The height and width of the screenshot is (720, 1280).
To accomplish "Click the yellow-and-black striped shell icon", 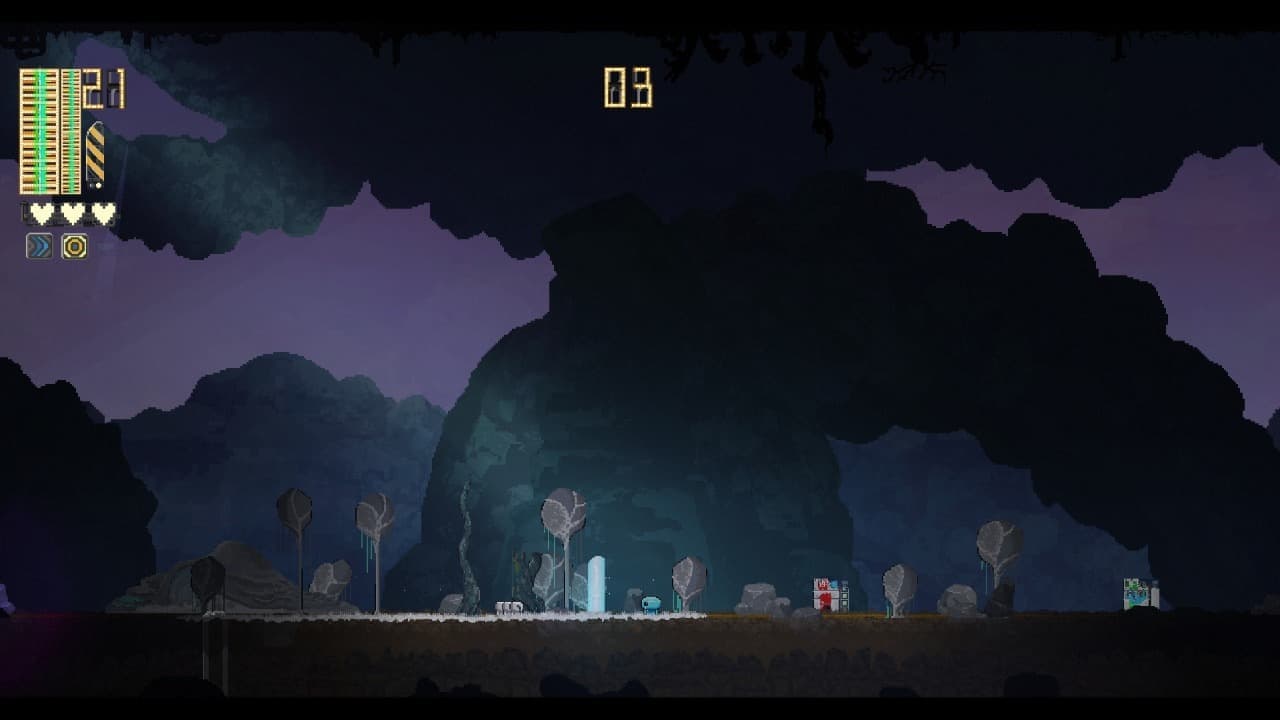I will pos(95,154).
